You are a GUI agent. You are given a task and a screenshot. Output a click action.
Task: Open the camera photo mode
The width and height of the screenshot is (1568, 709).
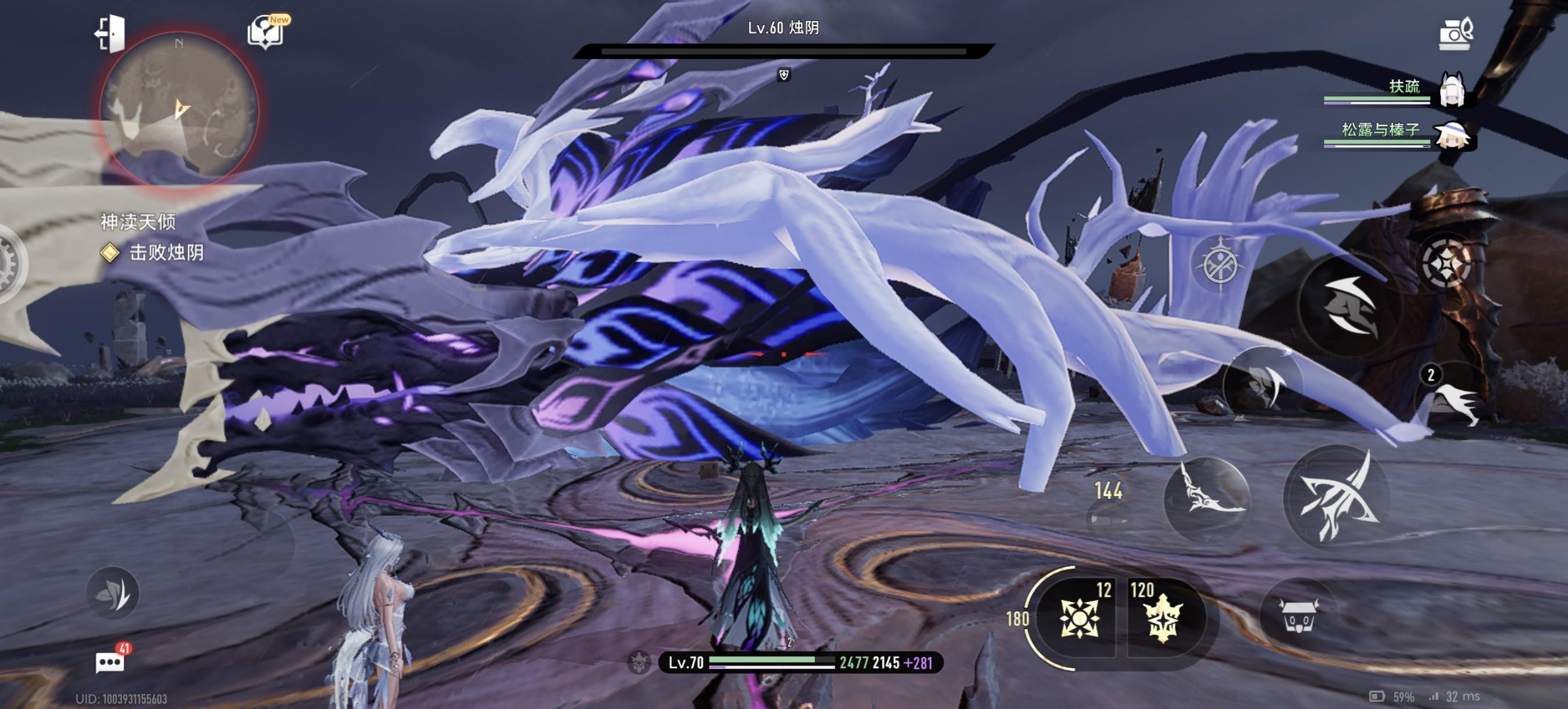click(x=1455, y=33)
